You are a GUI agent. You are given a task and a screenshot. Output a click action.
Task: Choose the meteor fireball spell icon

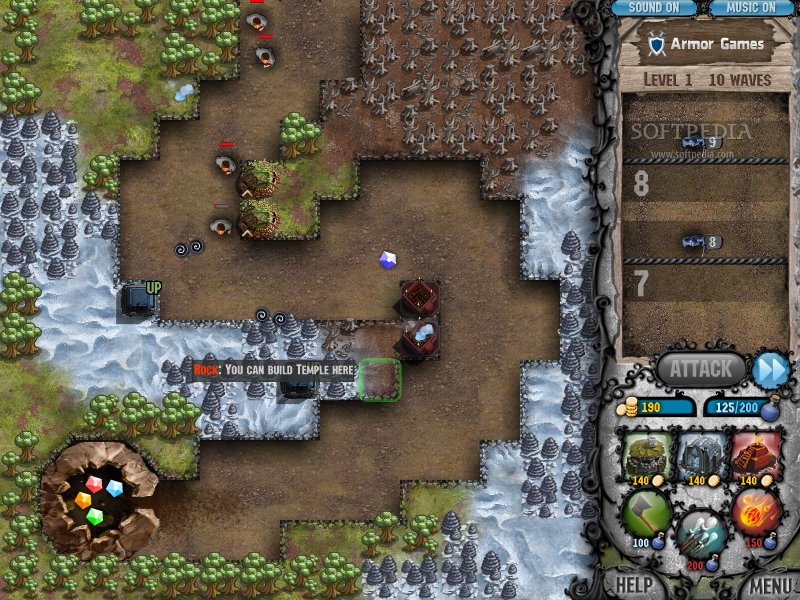point(756,514)
